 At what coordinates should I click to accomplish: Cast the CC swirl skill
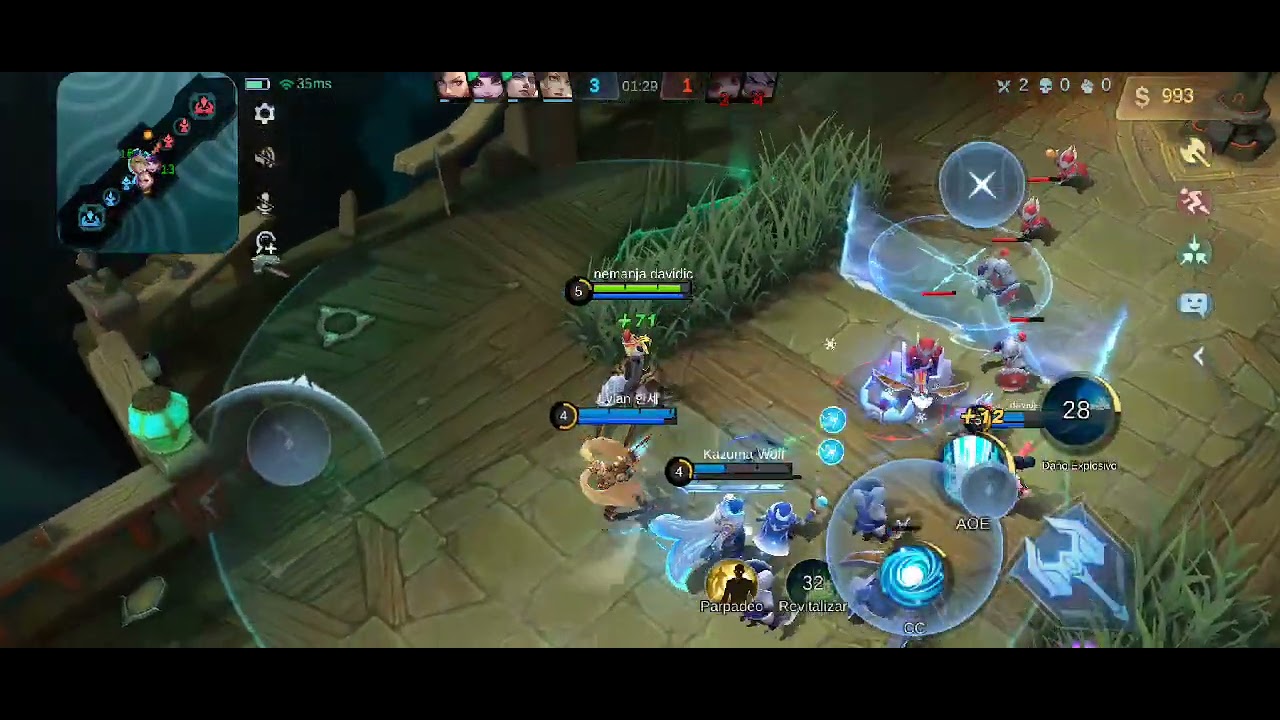tap(912, 578)
